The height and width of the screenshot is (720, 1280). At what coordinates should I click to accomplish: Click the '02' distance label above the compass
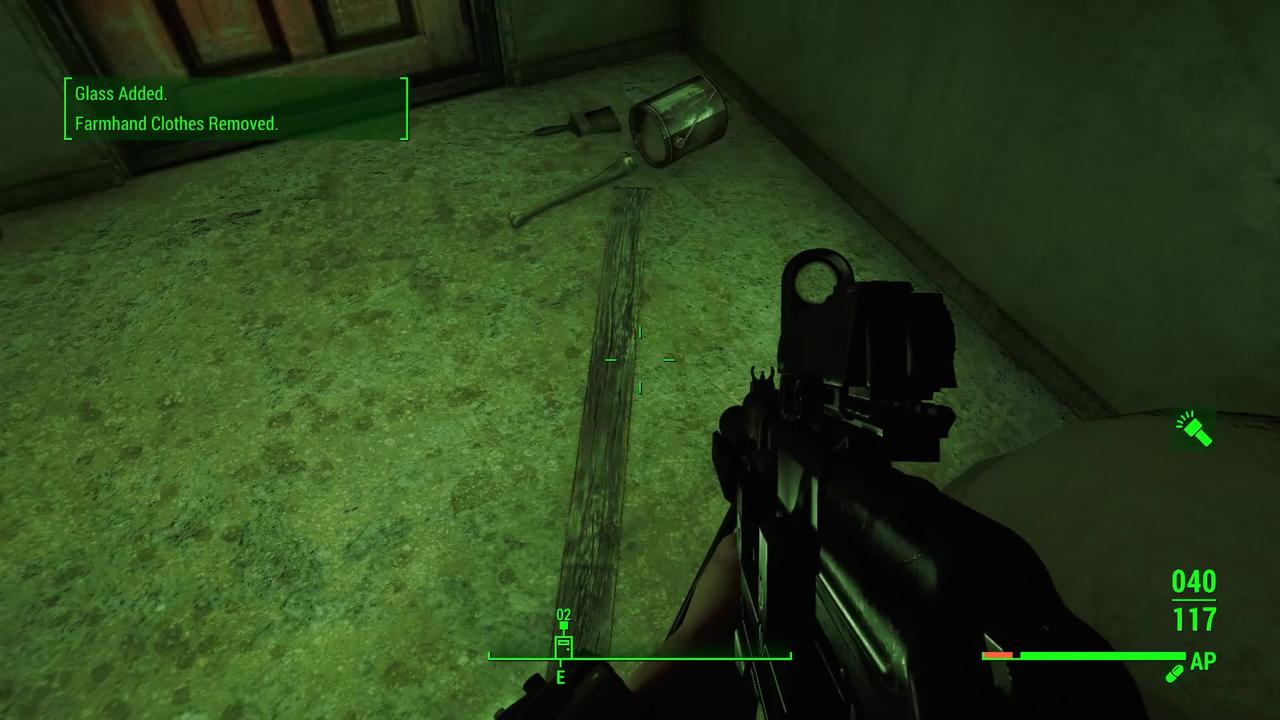(563, 614)
